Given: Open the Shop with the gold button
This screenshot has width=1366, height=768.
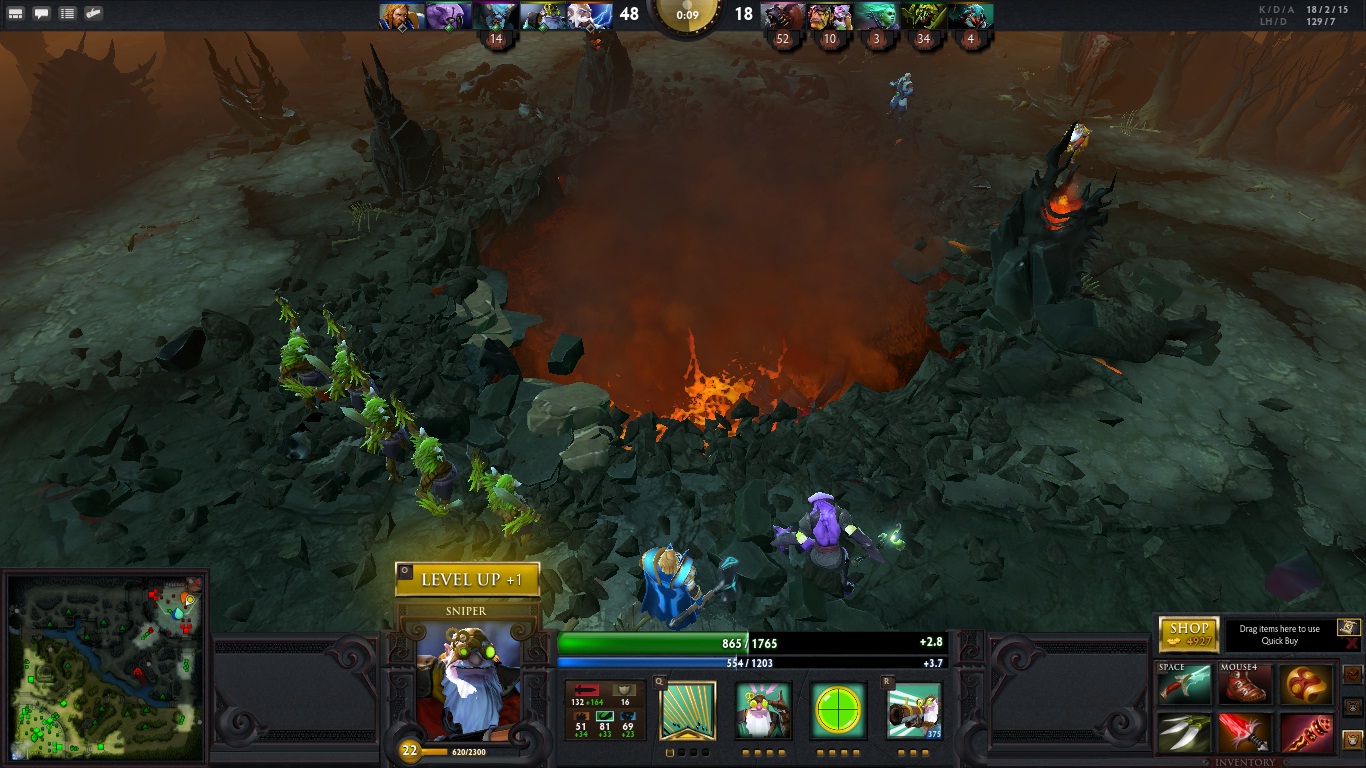Looking at the screenshot, I should coord(1189,634).
